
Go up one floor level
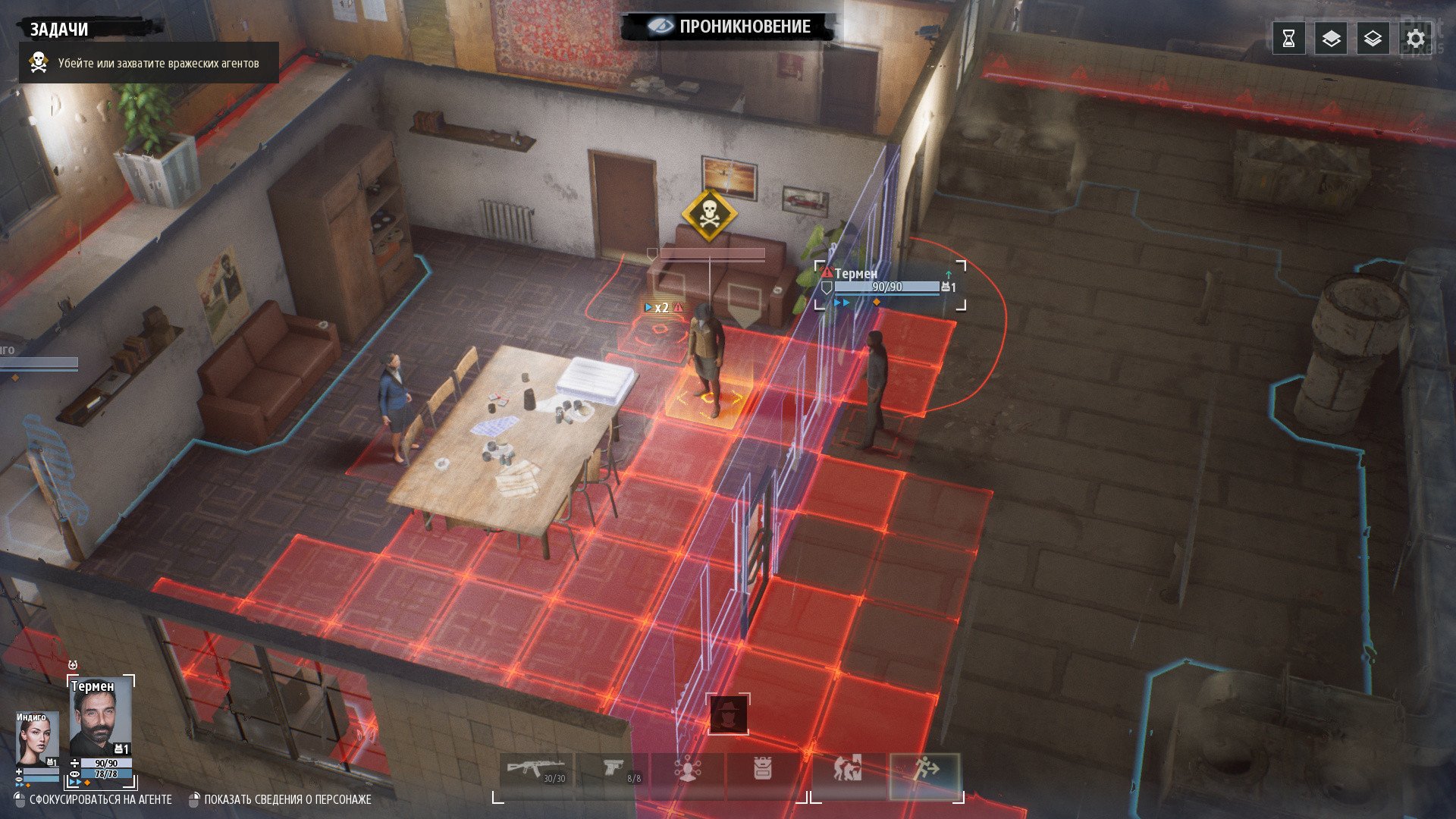[1331, 39]
